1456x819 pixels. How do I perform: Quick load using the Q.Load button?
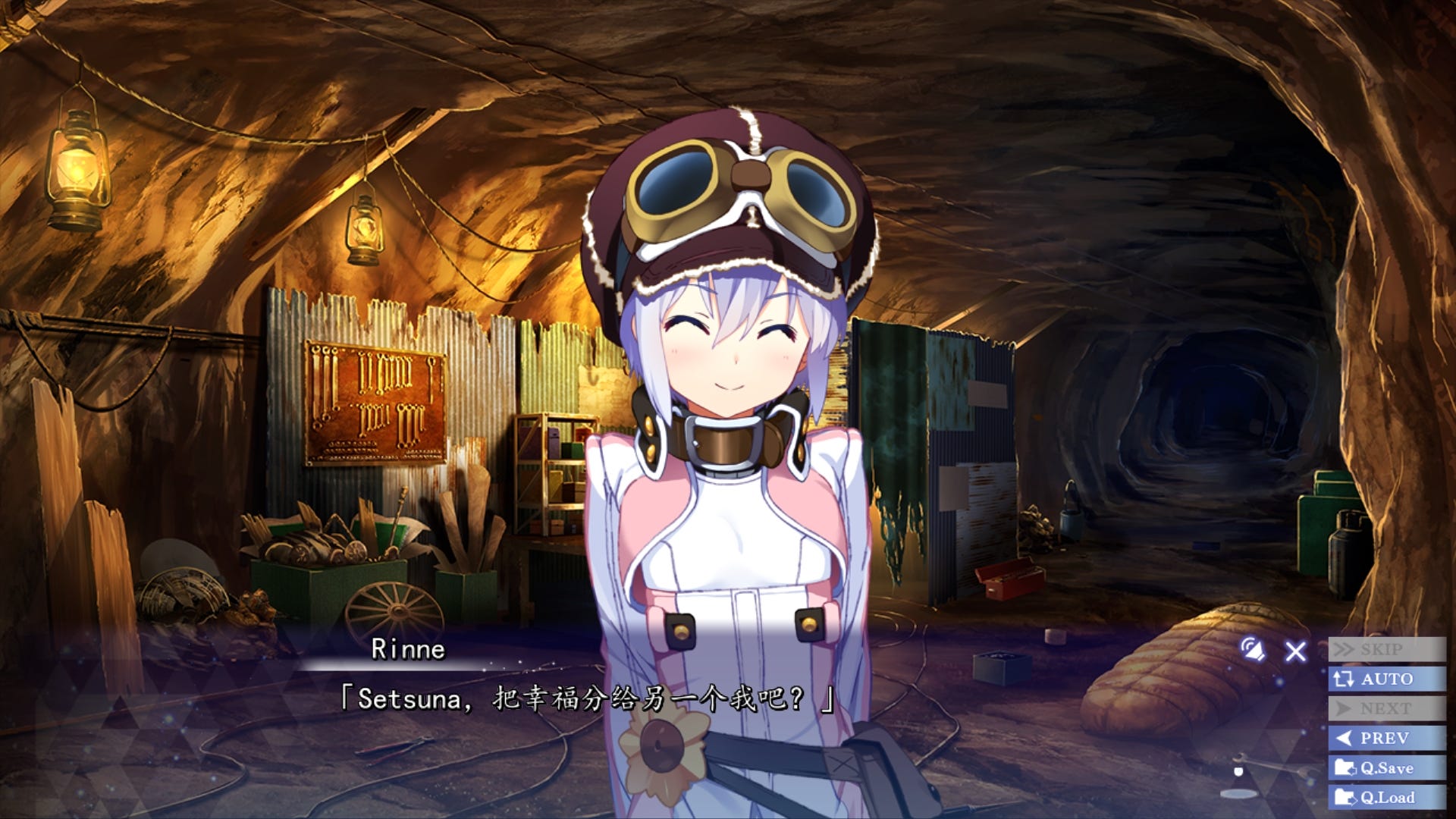1386,797
